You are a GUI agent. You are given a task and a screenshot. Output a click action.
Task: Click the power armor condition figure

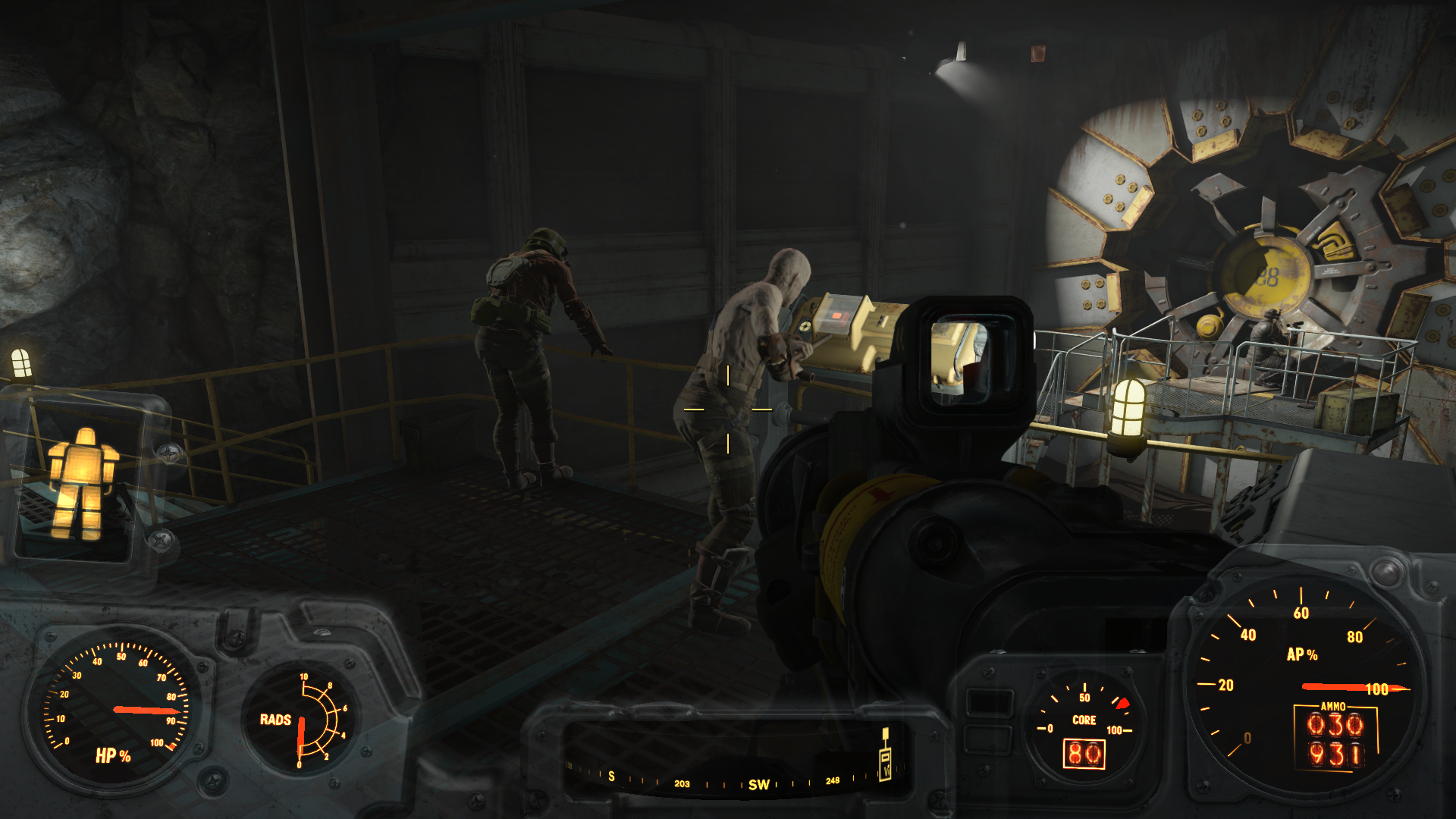tap(82, 483)
